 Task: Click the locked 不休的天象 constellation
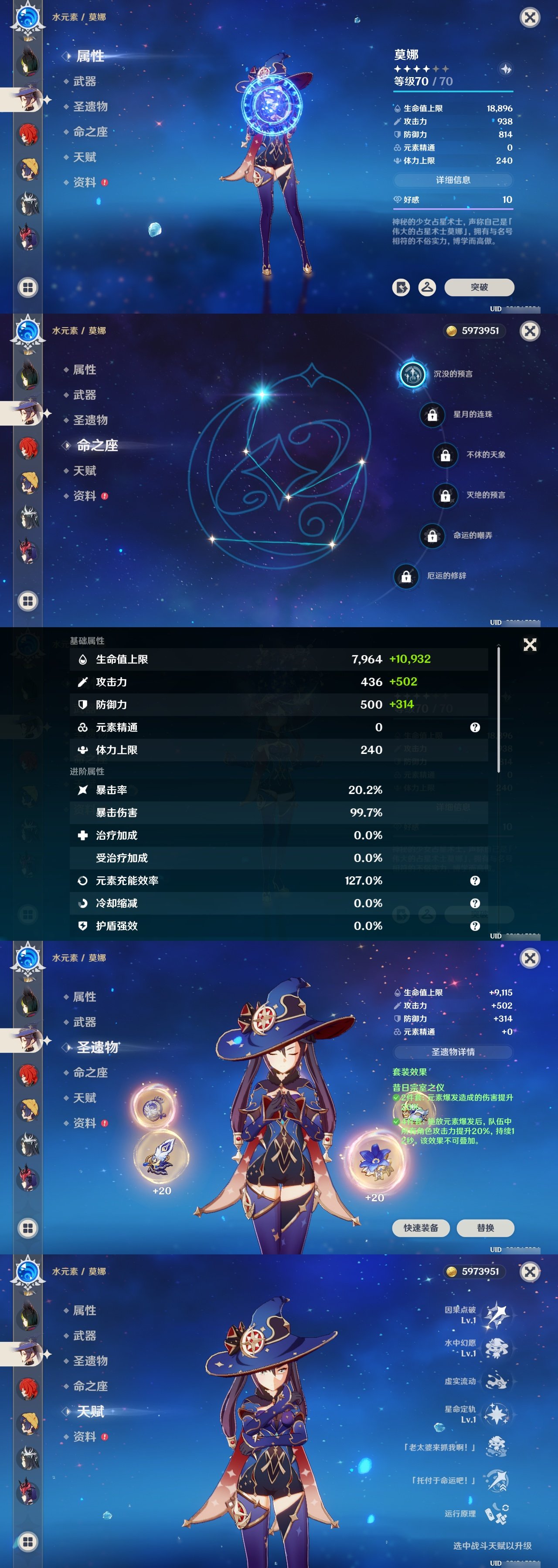pyautogui.click(x=446, y=455)
